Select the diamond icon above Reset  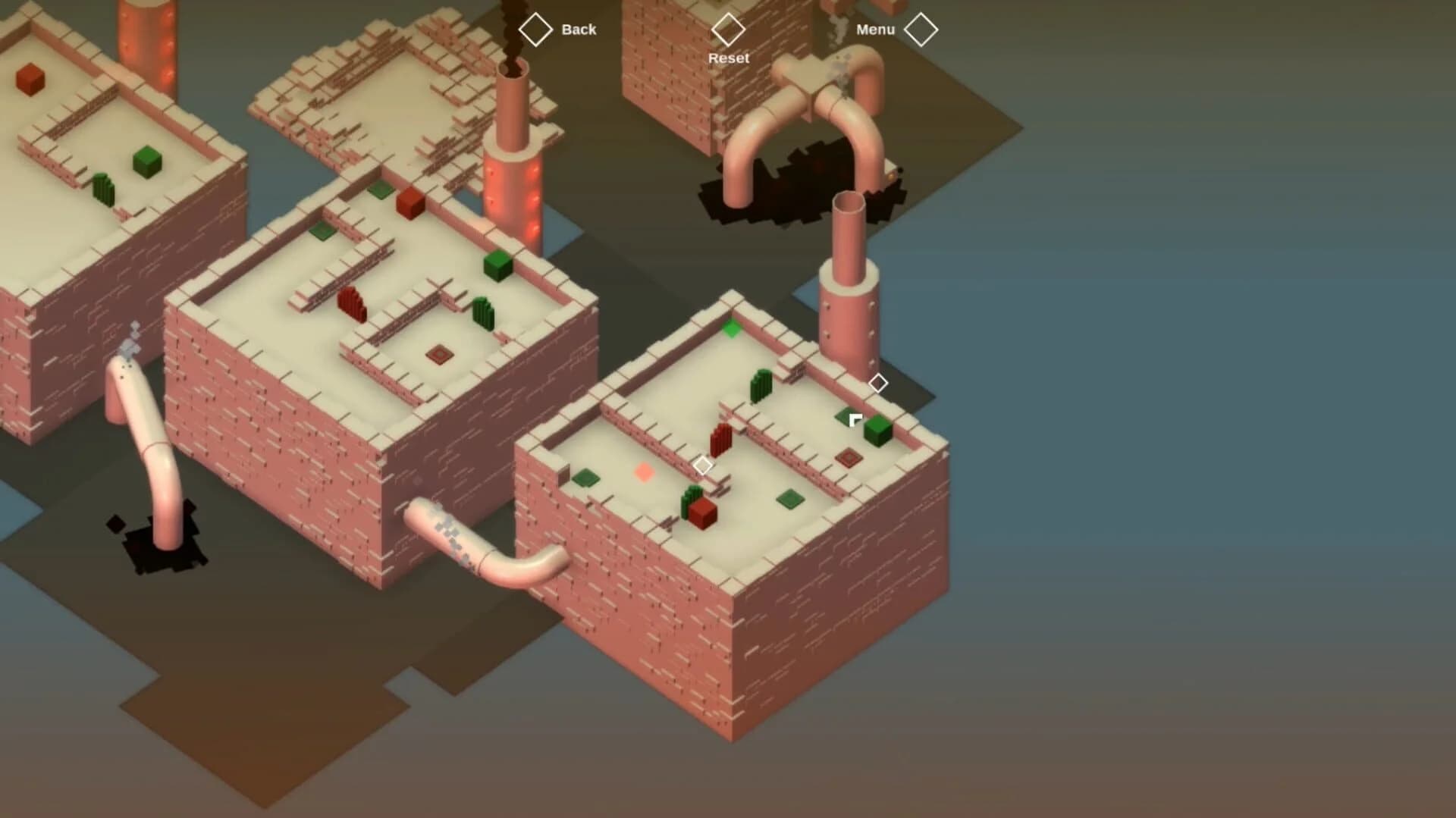click(730, 31)
